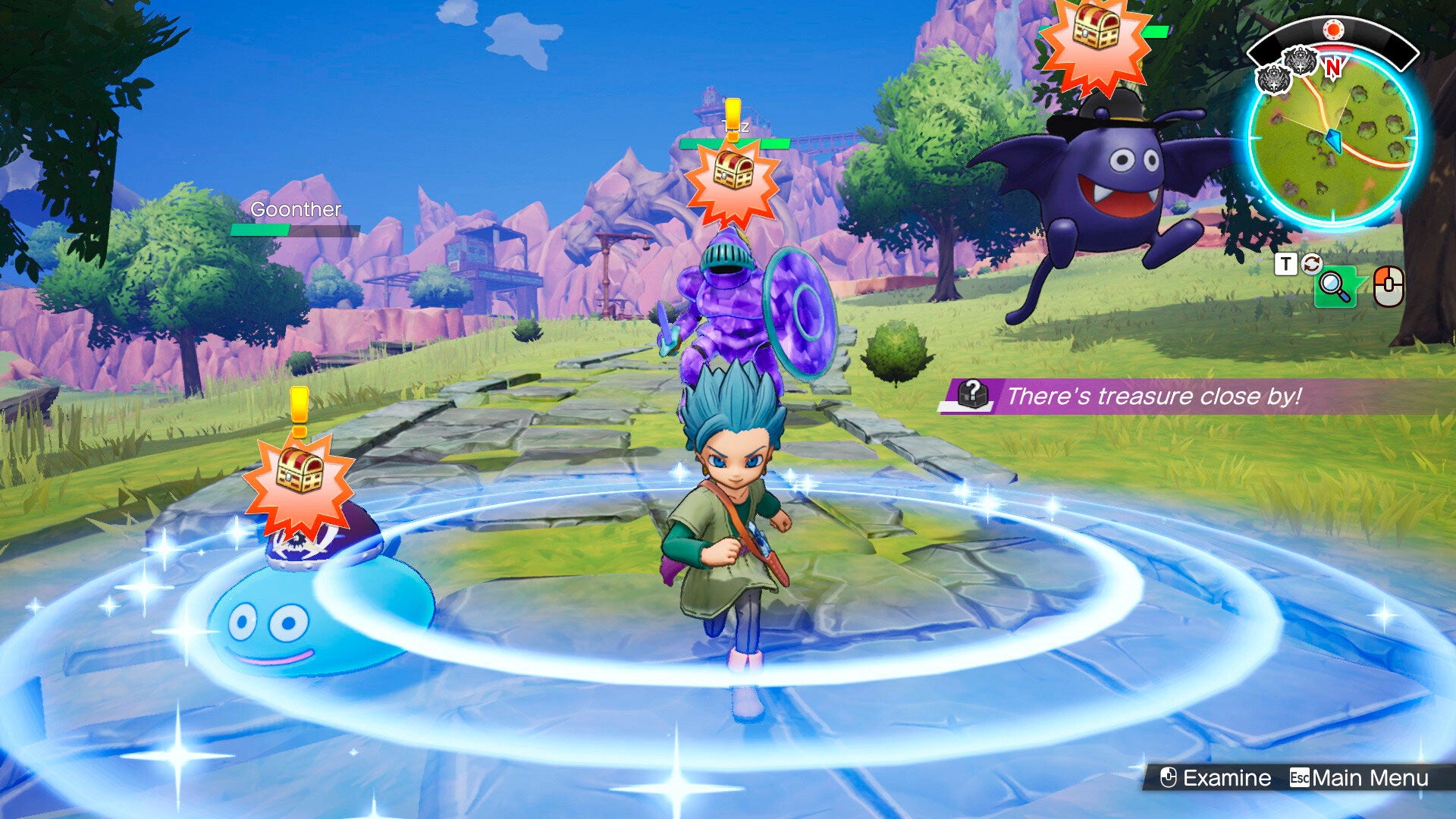Click the Examine label
Screen dimensions: 1456x819
[1226, 778]
